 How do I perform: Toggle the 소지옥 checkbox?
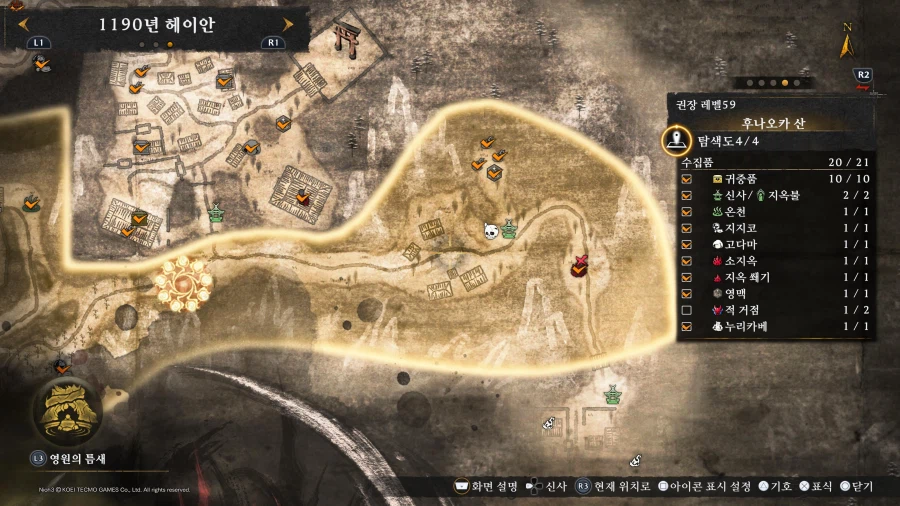click(x=686, y=260)
